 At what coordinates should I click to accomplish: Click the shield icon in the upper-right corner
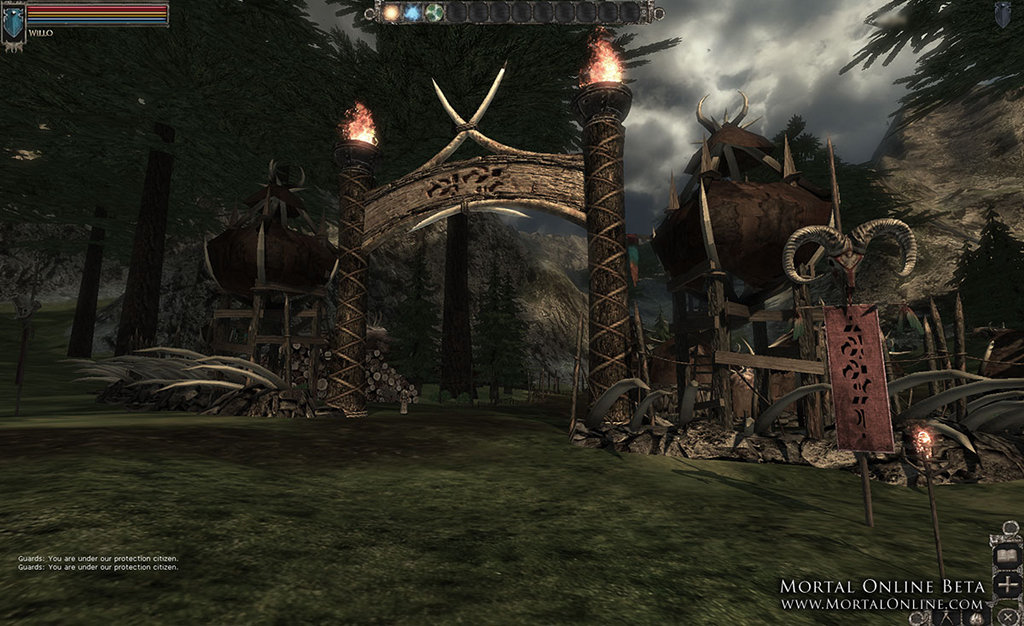pos(1002,13)
